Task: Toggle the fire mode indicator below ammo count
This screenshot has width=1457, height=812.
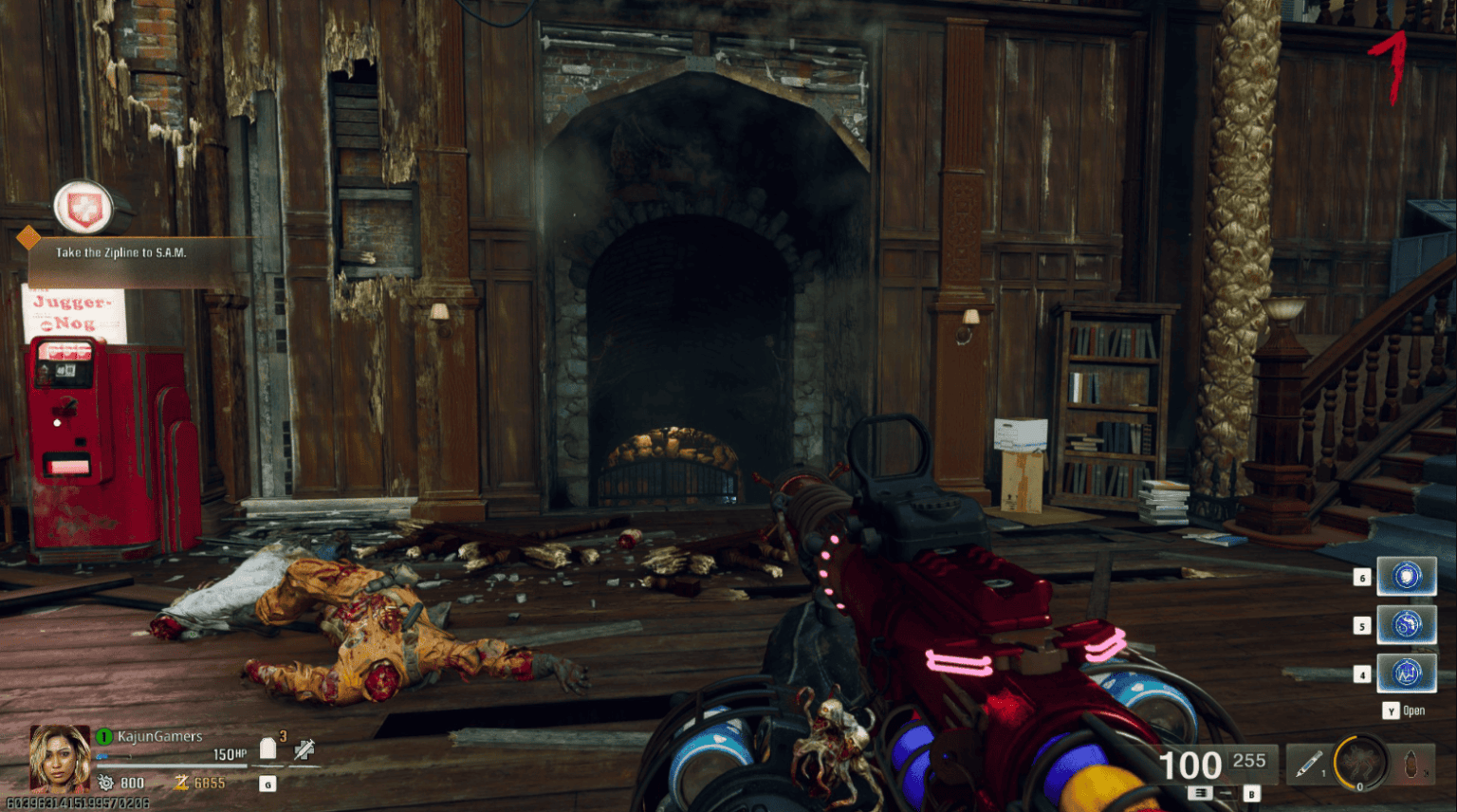Action: click(1201, 795)
